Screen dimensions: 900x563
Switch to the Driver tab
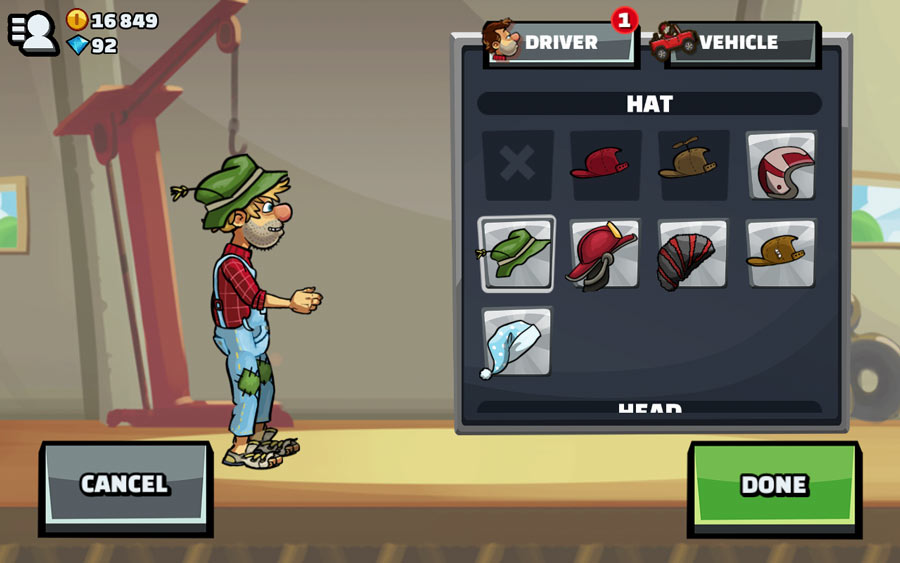pos(560,42)
